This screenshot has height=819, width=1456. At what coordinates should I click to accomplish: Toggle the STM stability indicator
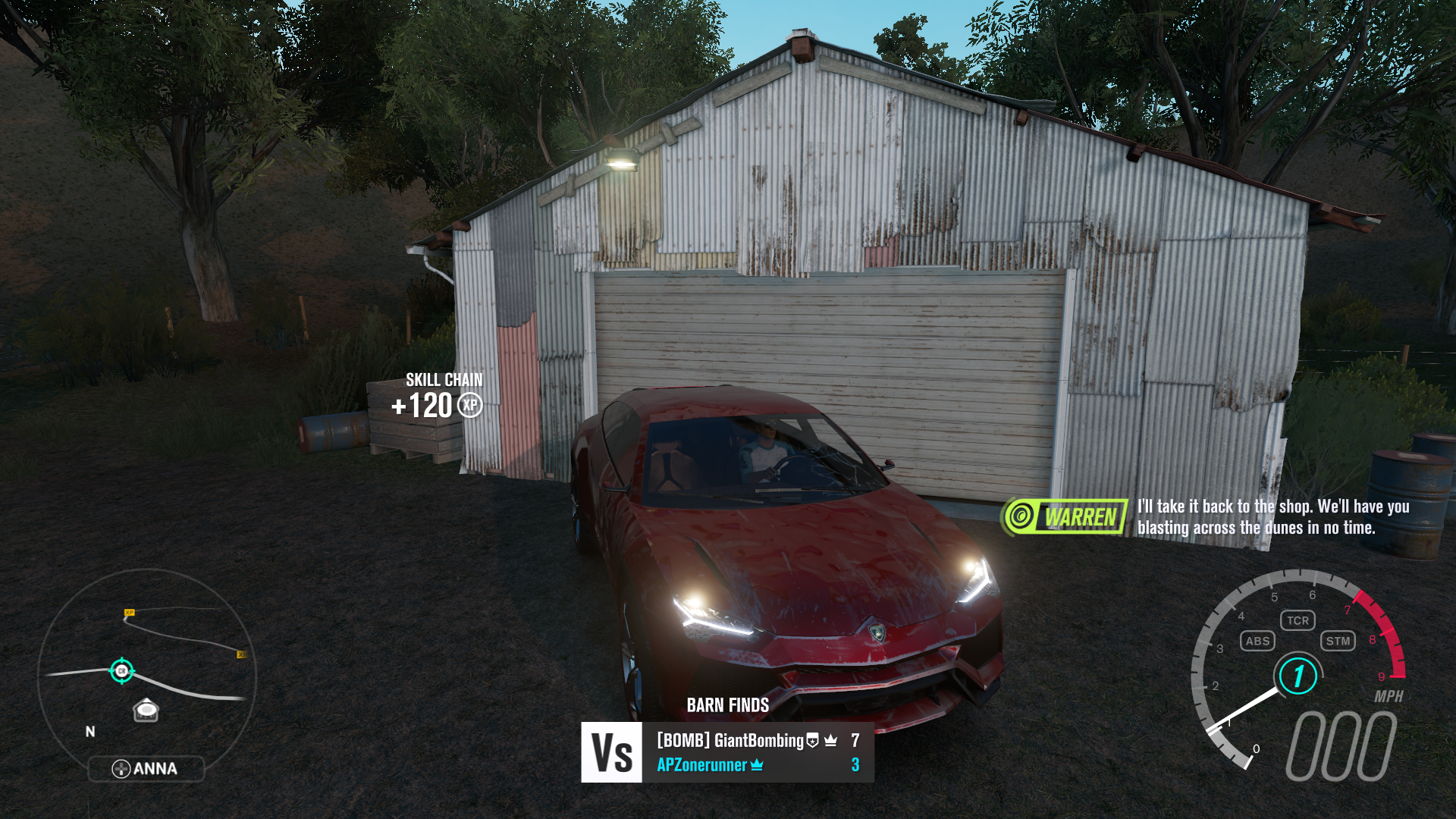(1338, 641)
